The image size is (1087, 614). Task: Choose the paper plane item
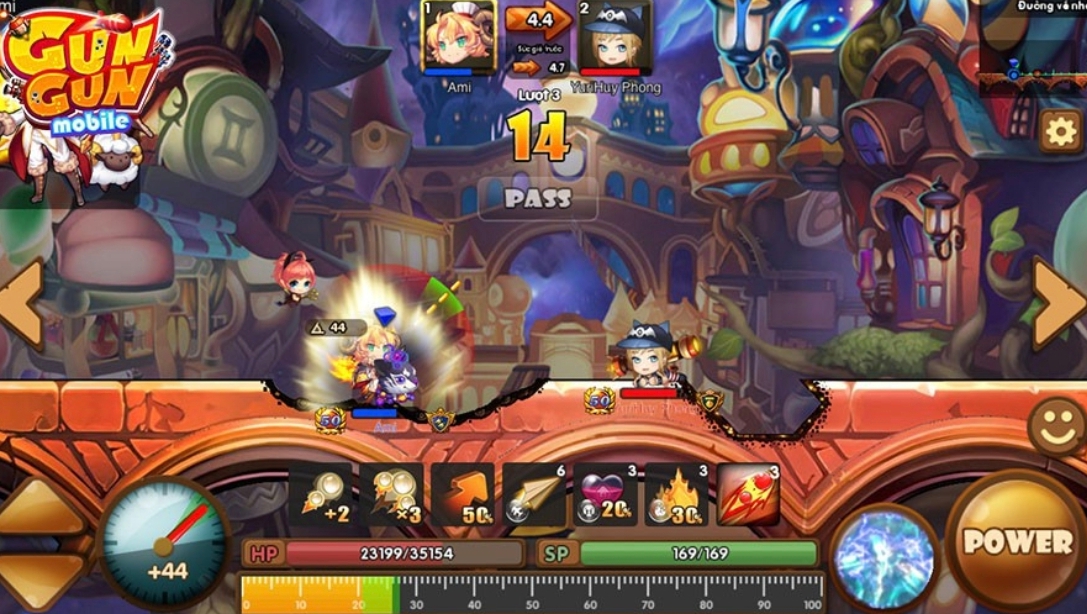tap(535, 494)
